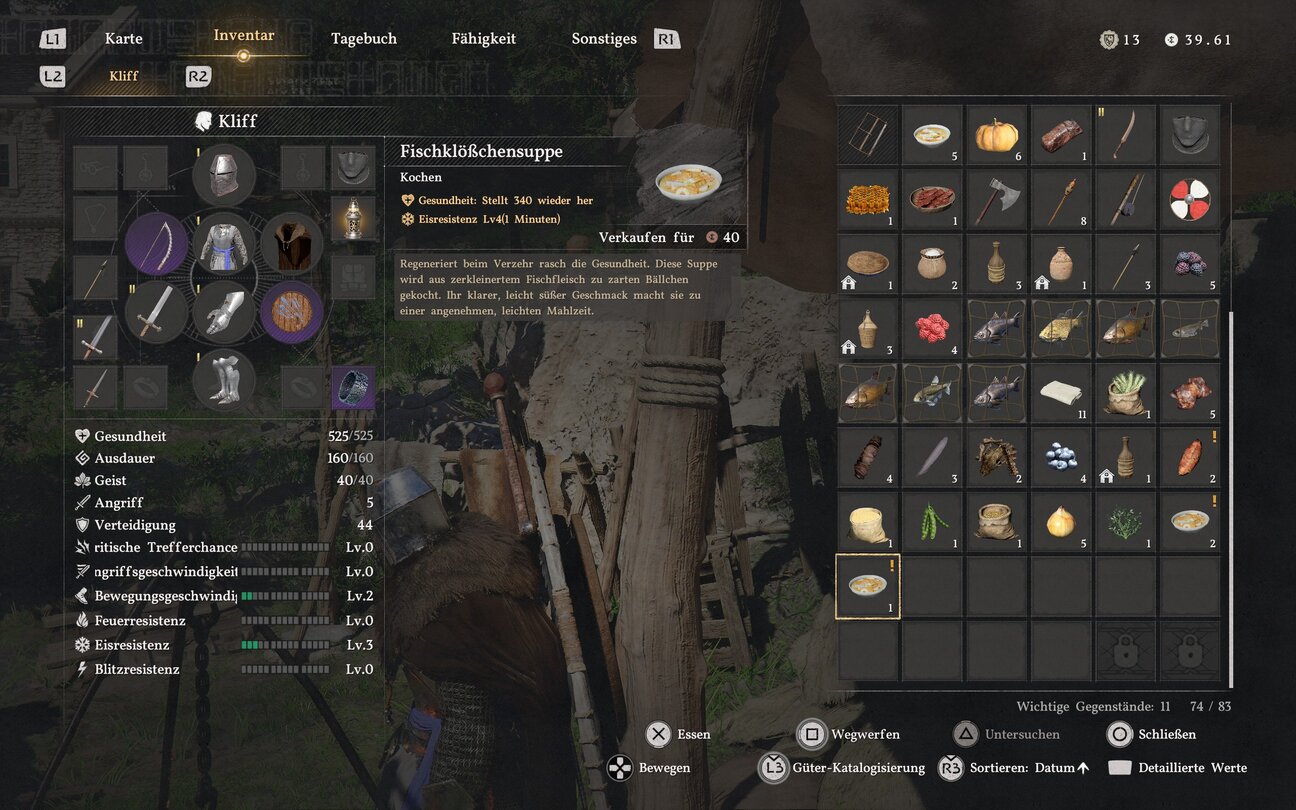Switch to the Tagebuch tab
1296x810 pixels.
click(x=364, y=39)
